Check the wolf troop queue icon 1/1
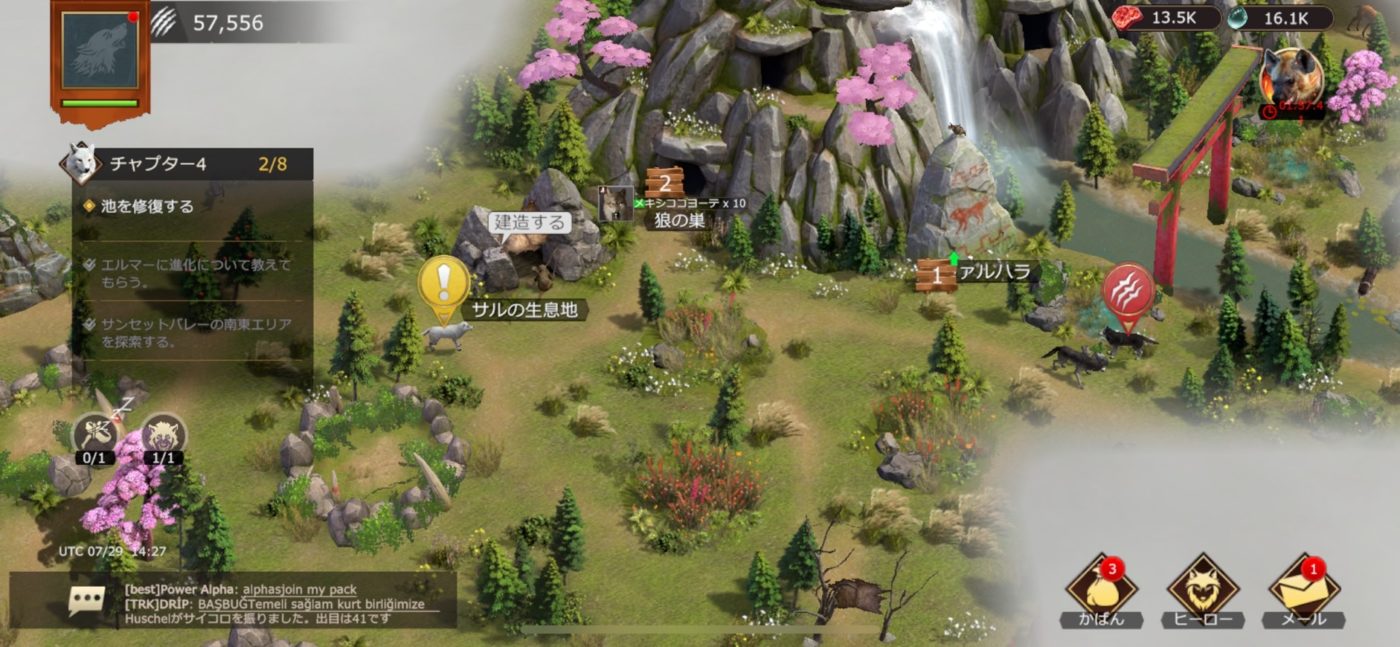Viewport: 1400px width, 647px height. pos(163,436)
